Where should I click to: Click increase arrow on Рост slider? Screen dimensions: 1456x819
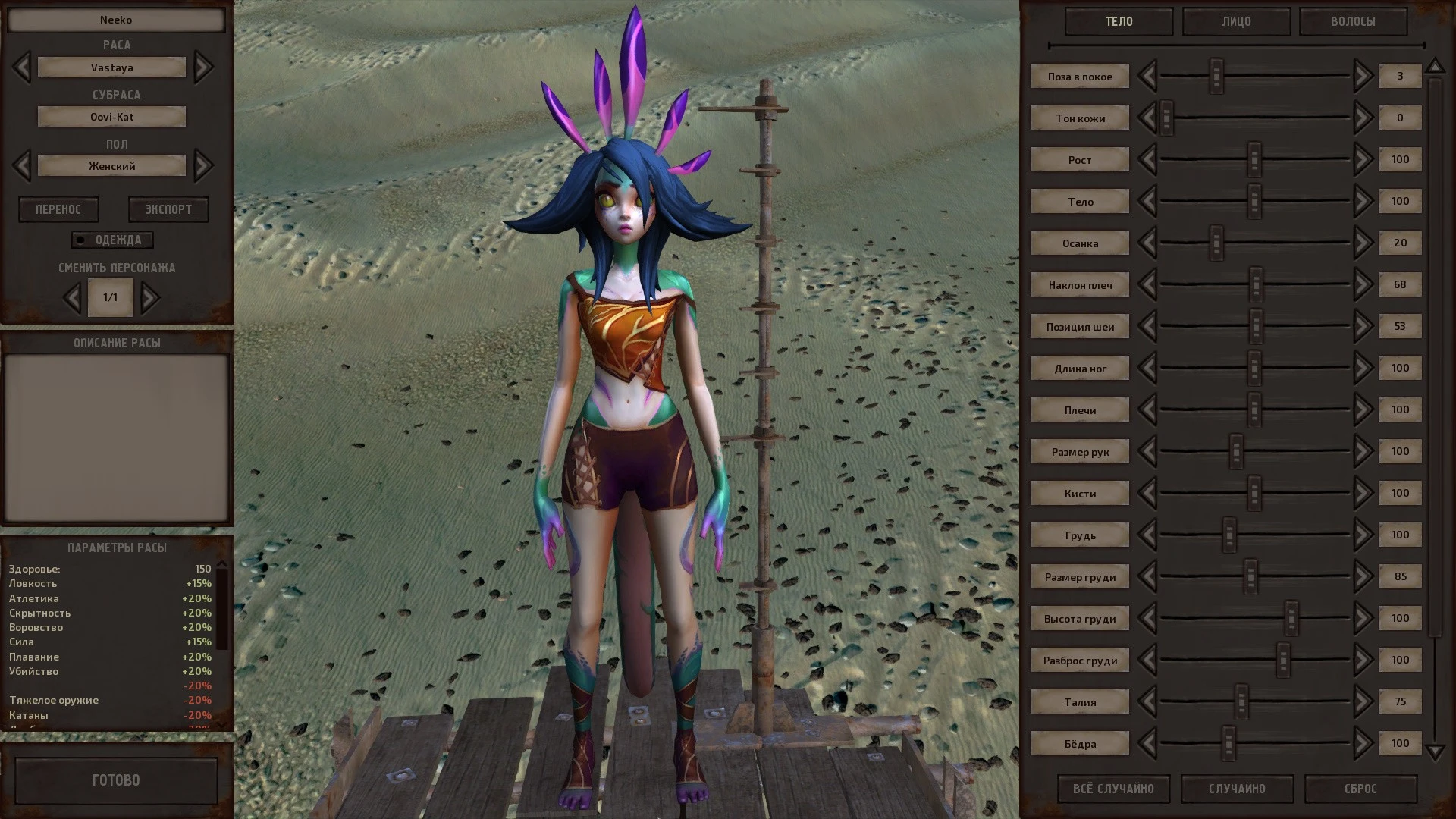tap(1362, 159)
